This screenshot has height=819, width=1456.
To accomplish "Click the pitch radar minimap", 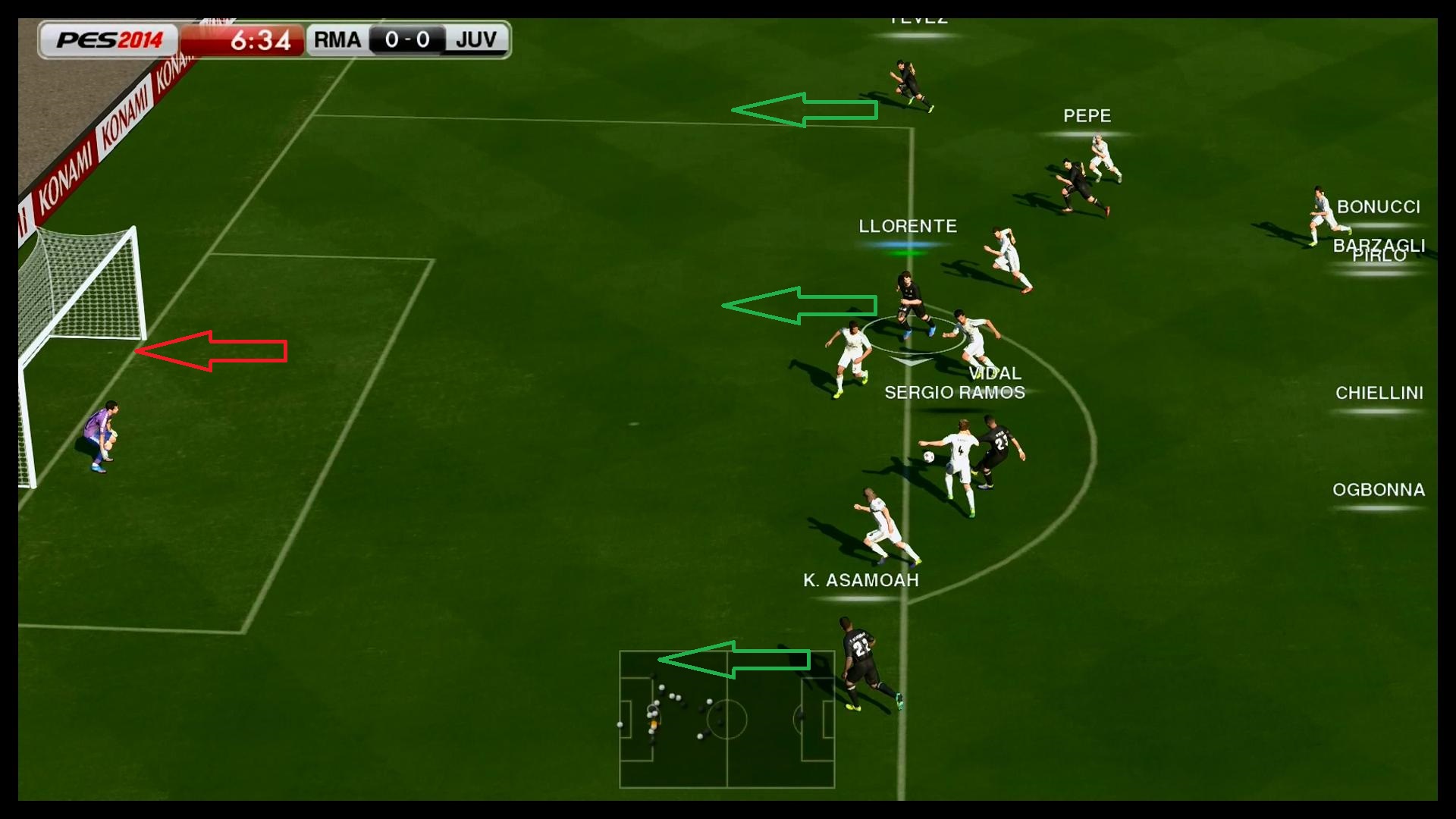I will (x=726, y=720).
